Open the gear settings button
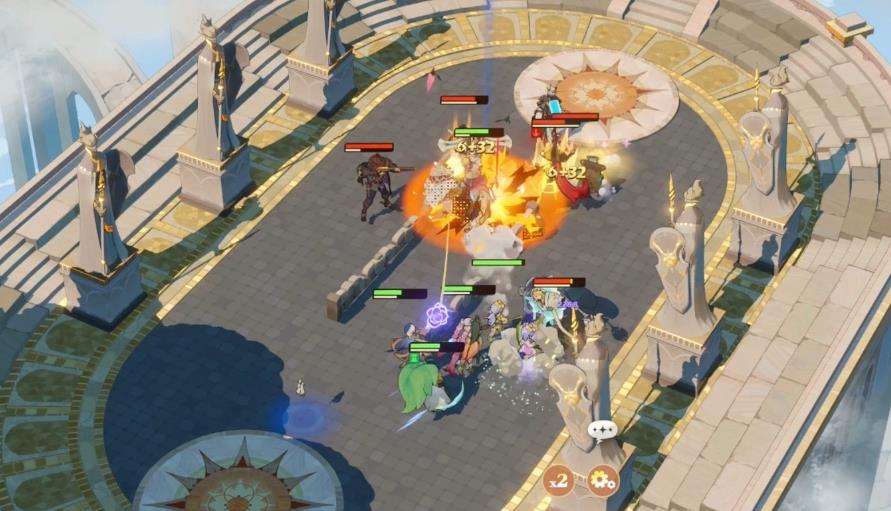The width and height of the screenshot is (891, 511). pyautogui.click(x=602, y=481)
